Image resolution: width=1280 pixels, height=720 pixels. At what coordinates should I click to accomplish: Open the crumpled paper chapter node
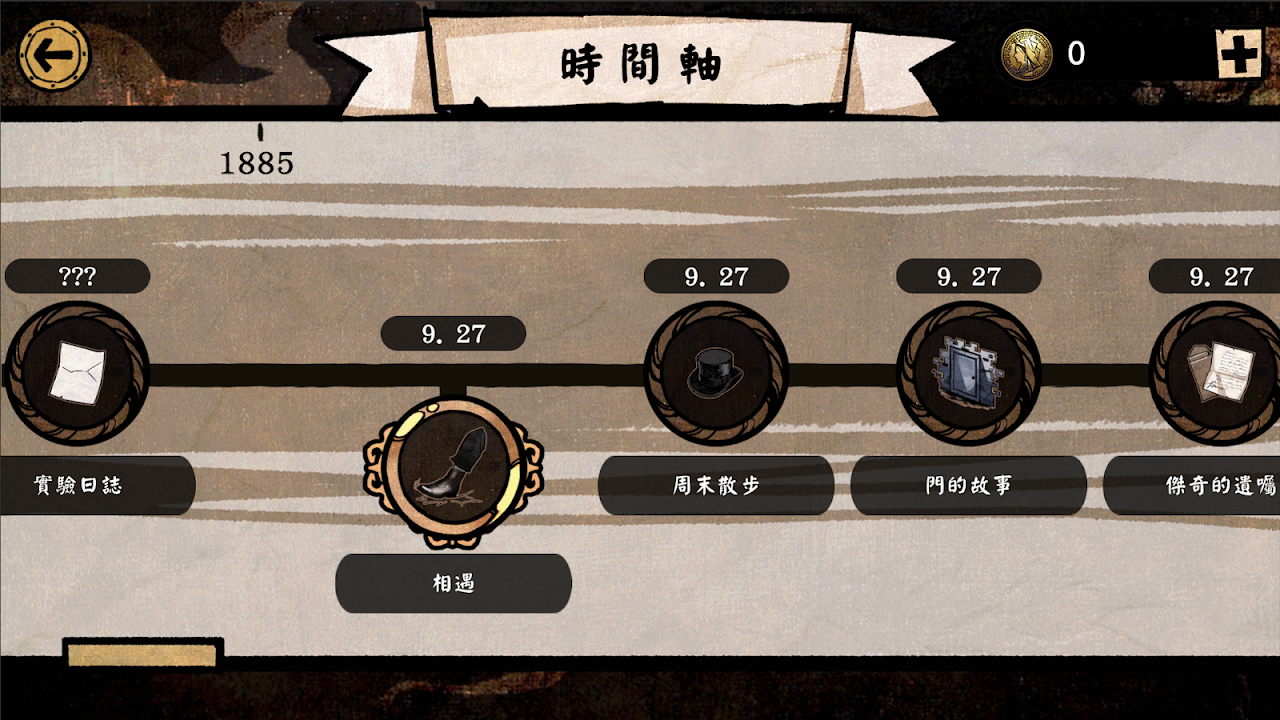76,373
